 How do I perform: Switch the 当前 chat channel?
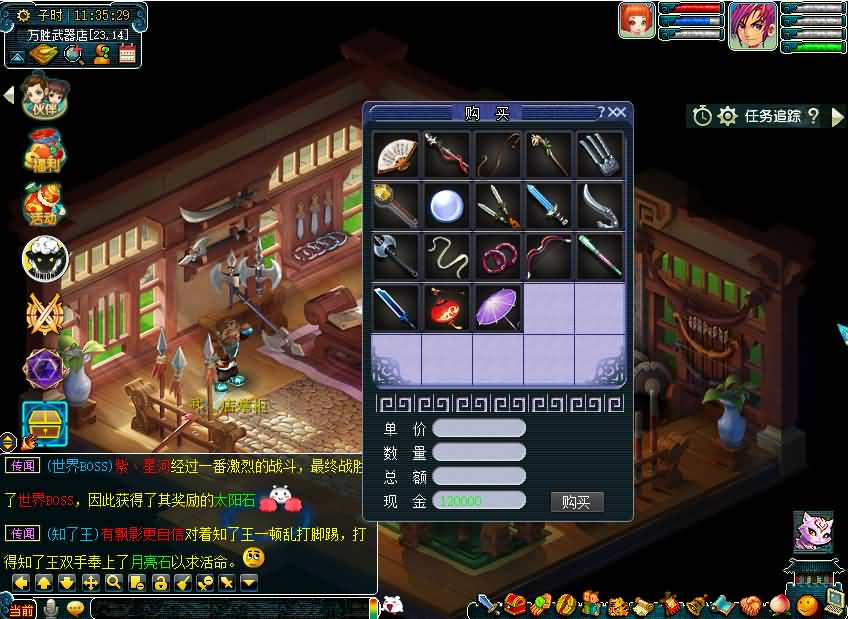22,609
